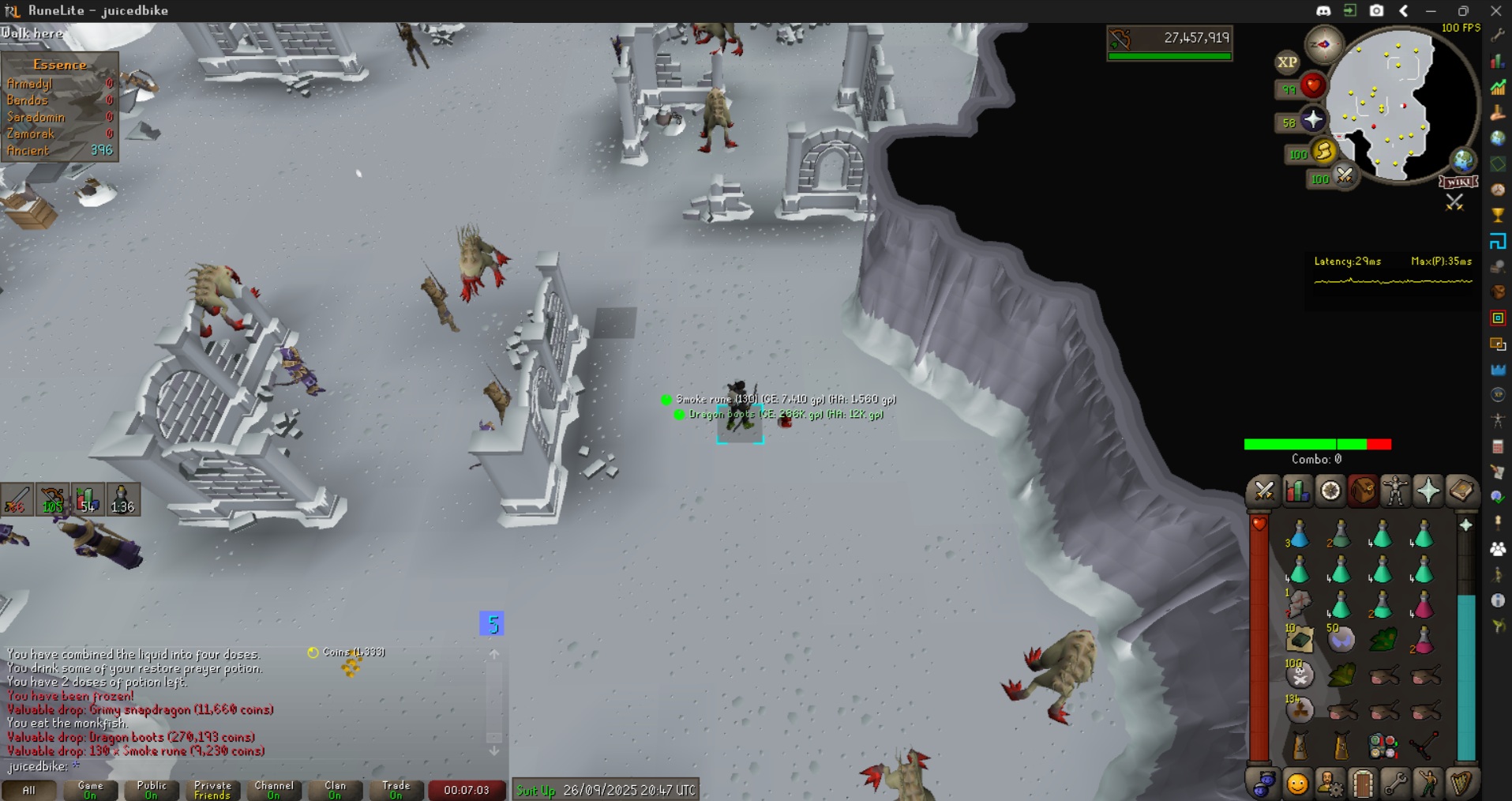Open the Logout door tab
This screenshot has width=1512, height=801.
1363,784
